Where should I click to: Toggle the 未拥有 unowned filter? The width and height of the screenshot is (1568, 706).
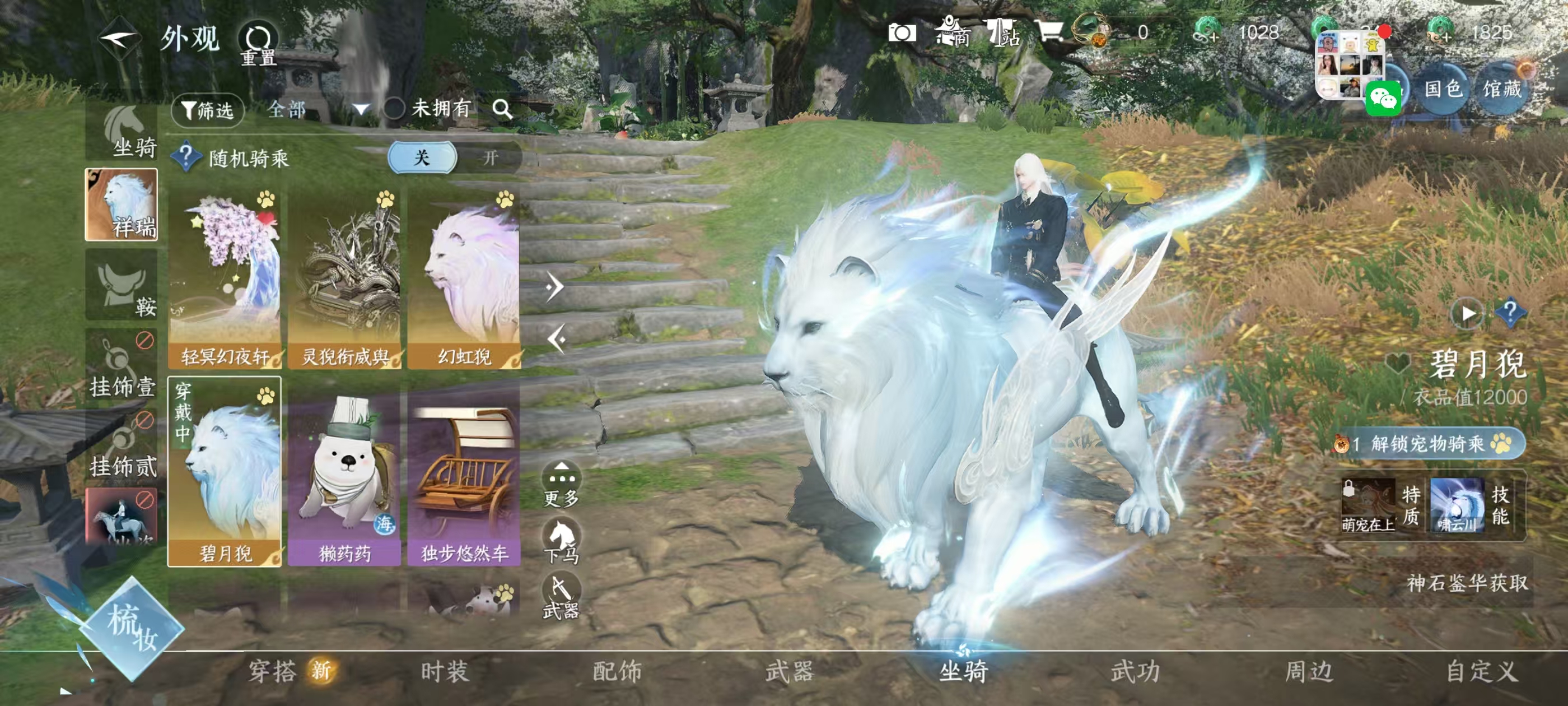pyautogui.click(x=394, y=109)
